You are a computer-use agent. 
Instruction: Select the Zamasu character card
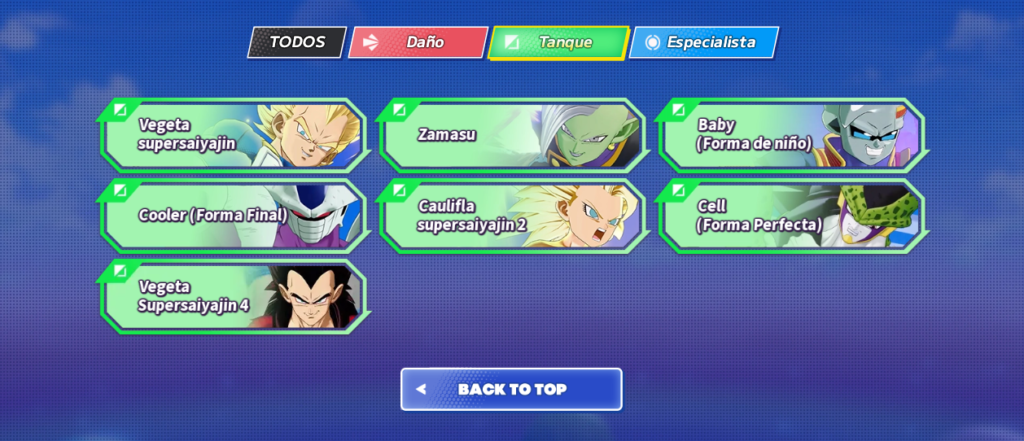[512, 134]
